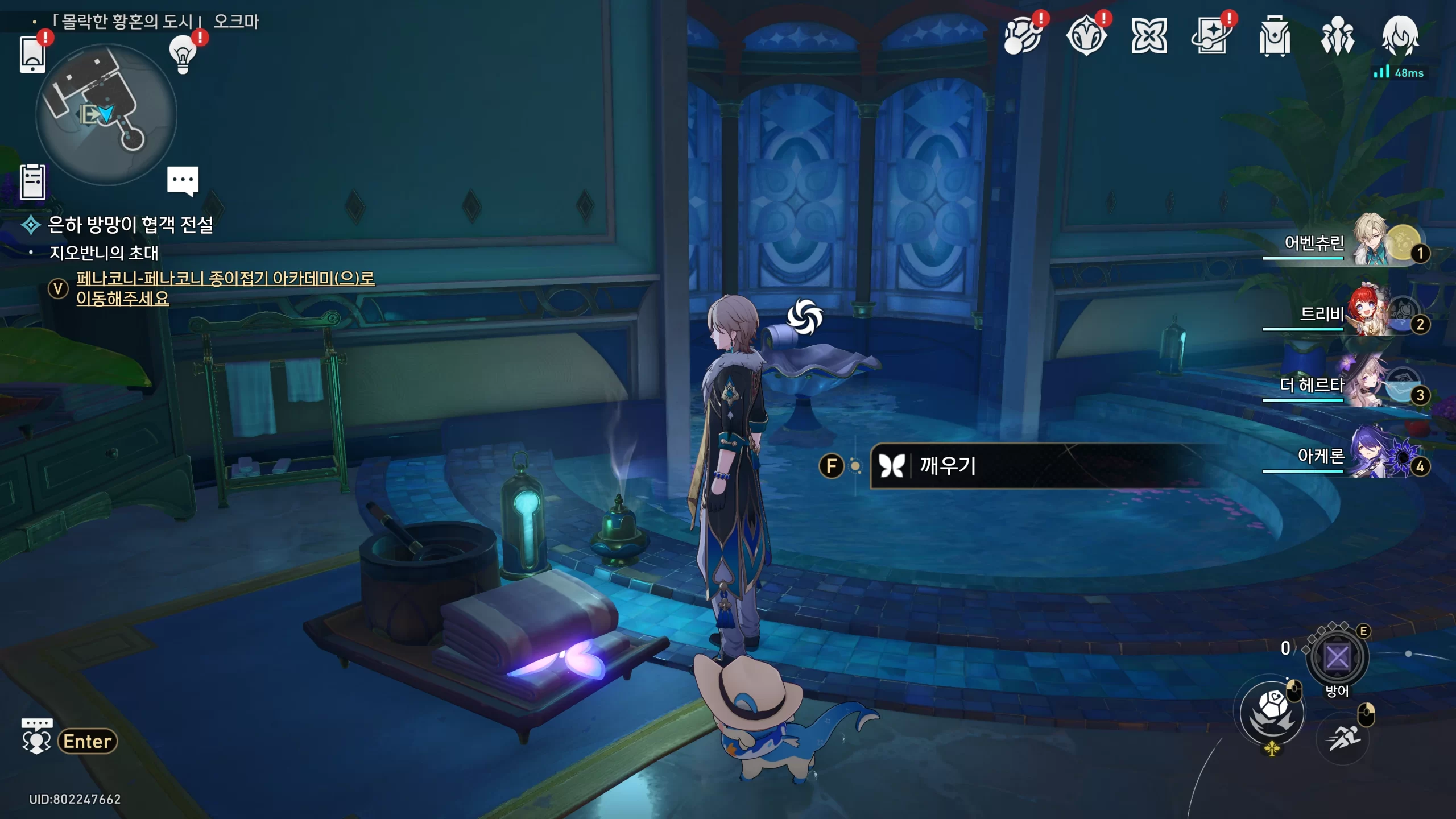Open the backpack inventory icon
Image resolution: width=1456 pixels, height=819 pixels.
[x=1274, y=36]
